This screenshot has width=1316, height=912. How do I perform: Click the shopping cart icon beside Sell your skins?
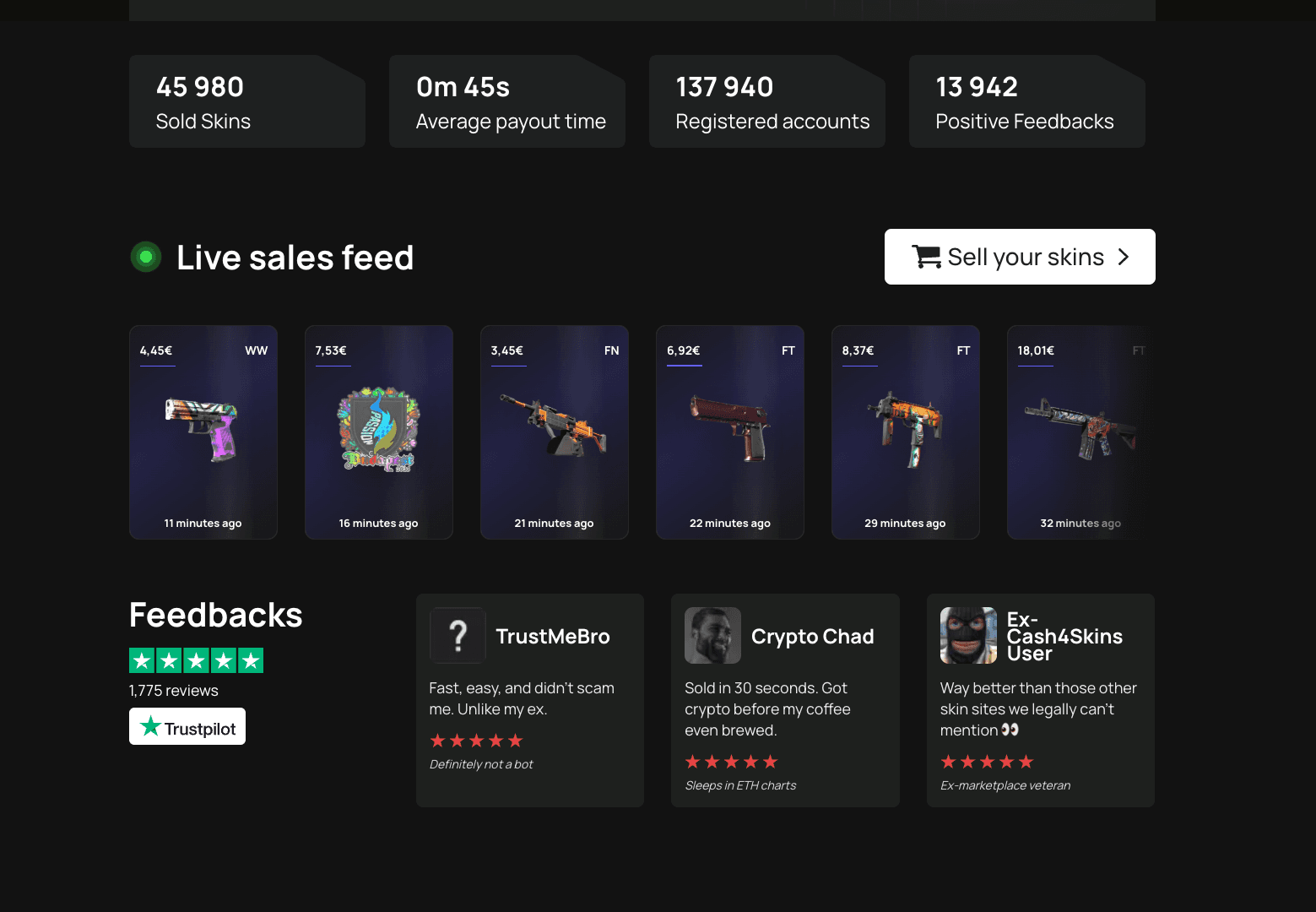coord(927,256)
